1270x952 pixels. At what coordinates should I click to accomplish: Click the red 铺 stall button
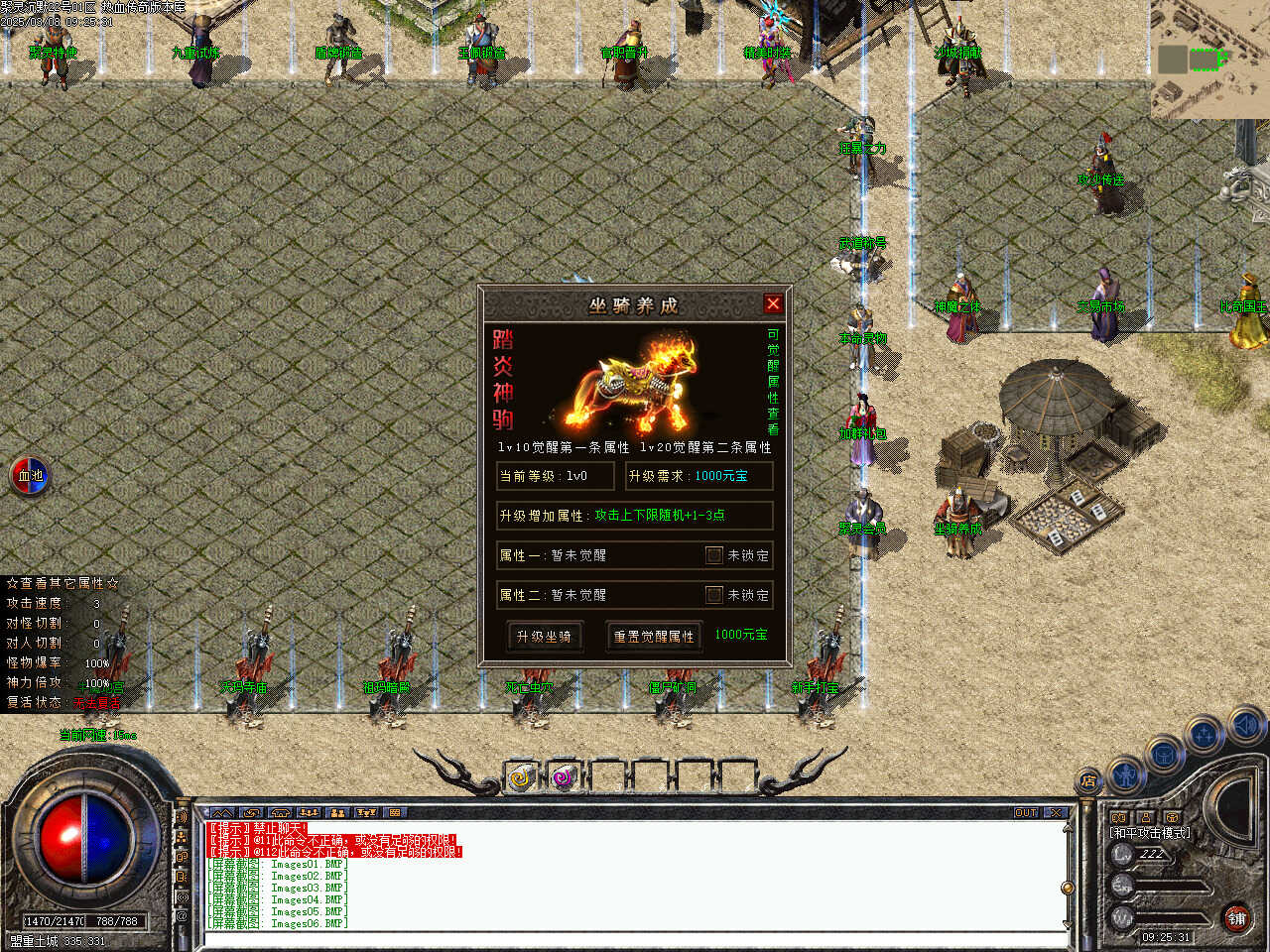click(1236, 919)
